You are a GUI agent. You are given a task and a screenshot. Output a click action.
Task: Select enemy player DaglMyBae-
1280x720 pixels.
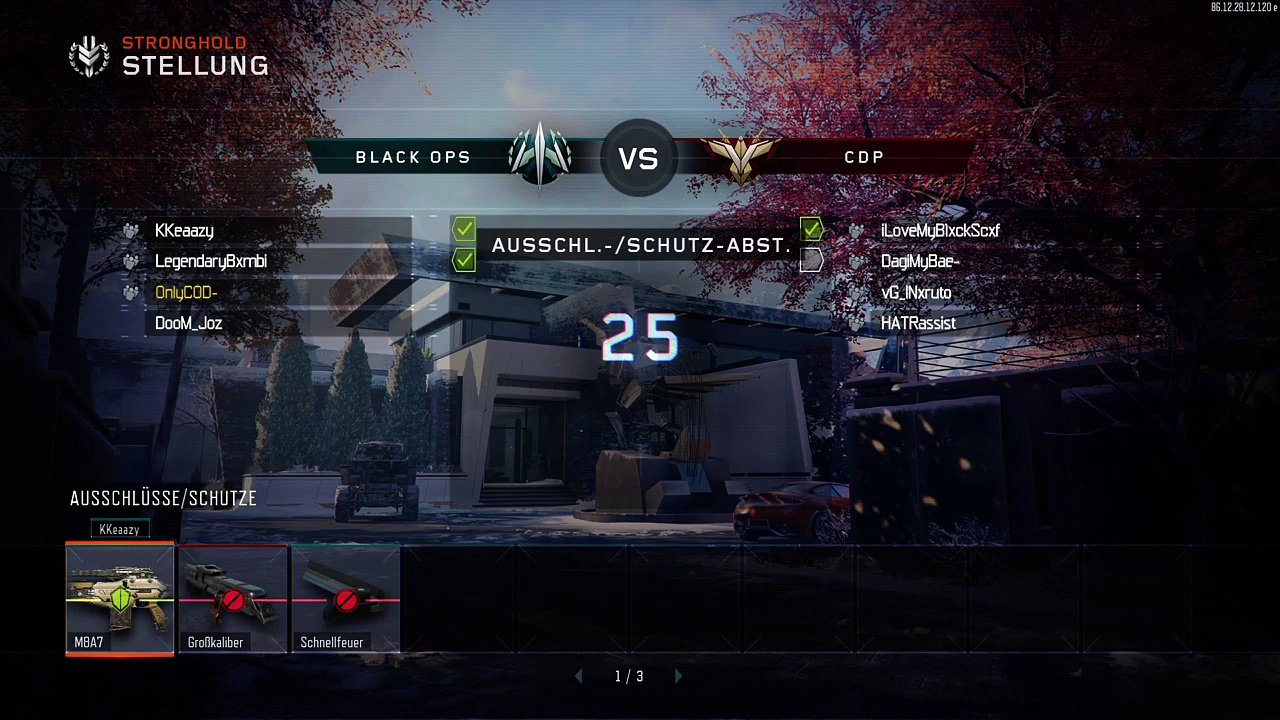pos(920,262)
